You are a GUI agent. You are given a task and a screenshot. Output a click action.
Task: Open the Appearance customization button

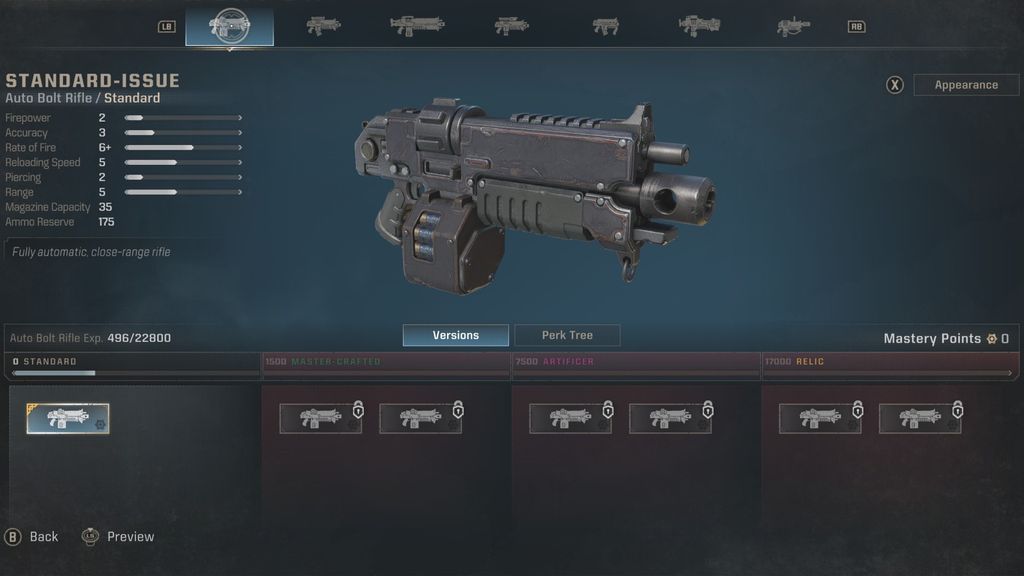(x=966, y=85)
